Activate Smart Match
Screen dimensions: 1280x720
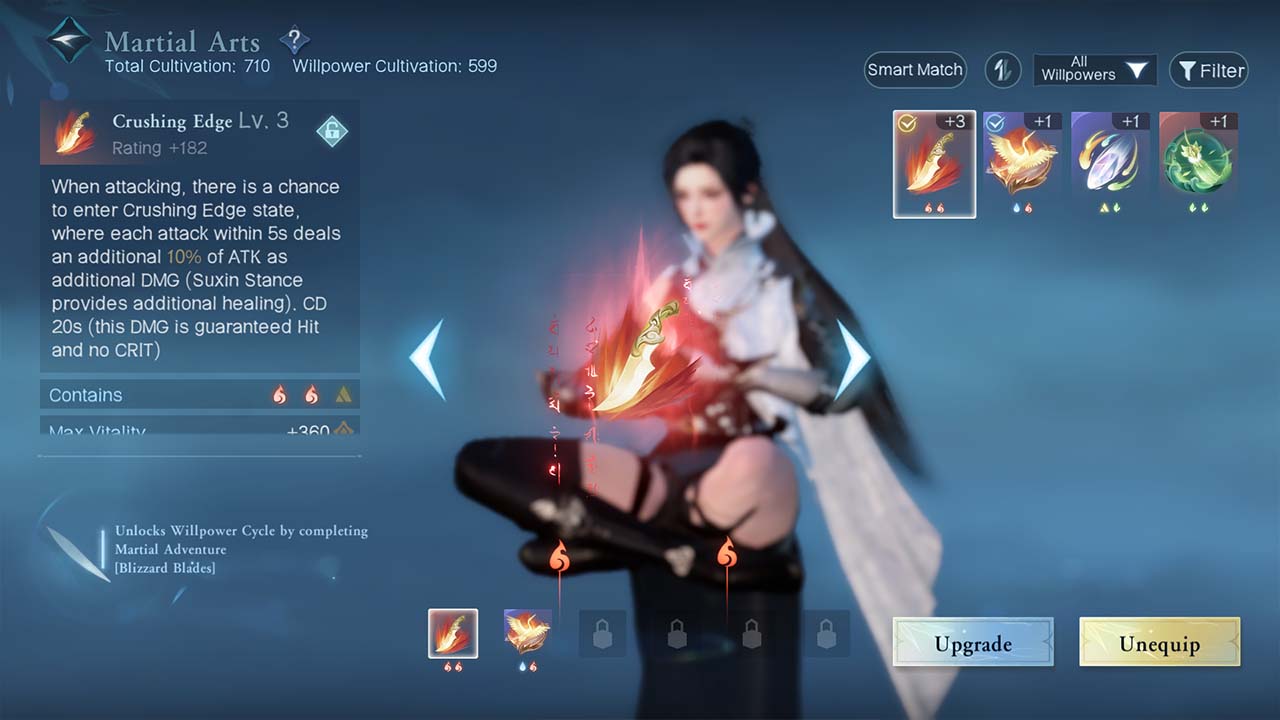(915, 70)
